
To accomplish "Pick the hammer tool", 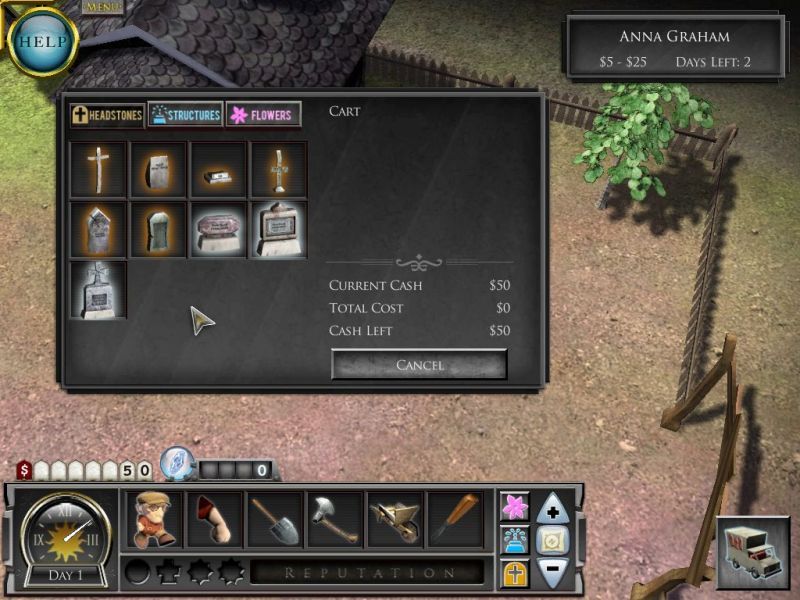I will pyautogui.click(x=335, y=519).
